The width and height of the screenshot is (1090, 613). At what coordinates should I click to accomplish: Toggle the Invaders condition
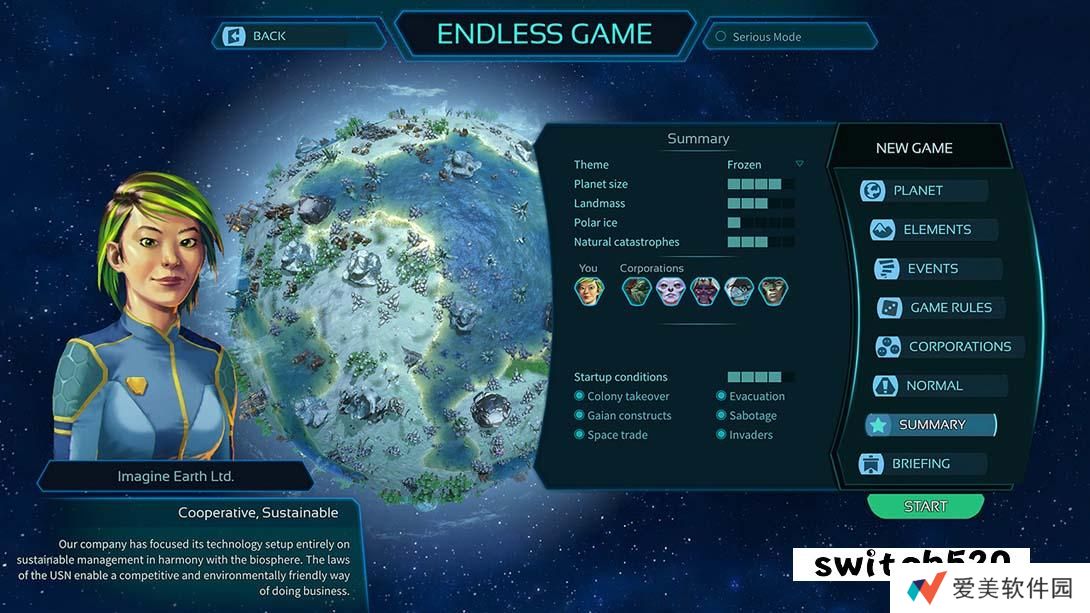(x=721, y=434)
